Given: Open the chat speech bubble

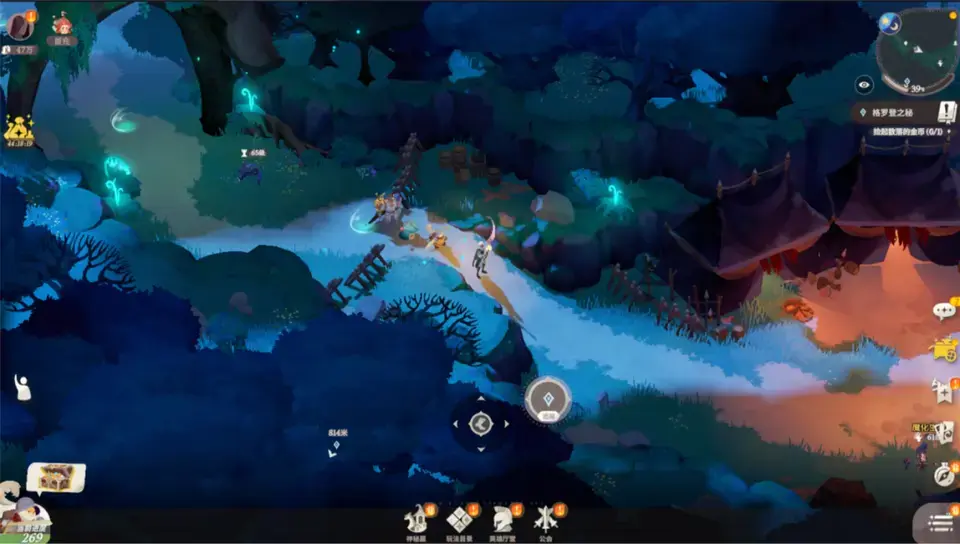Looking at the screenshot, I should [943, 311].
